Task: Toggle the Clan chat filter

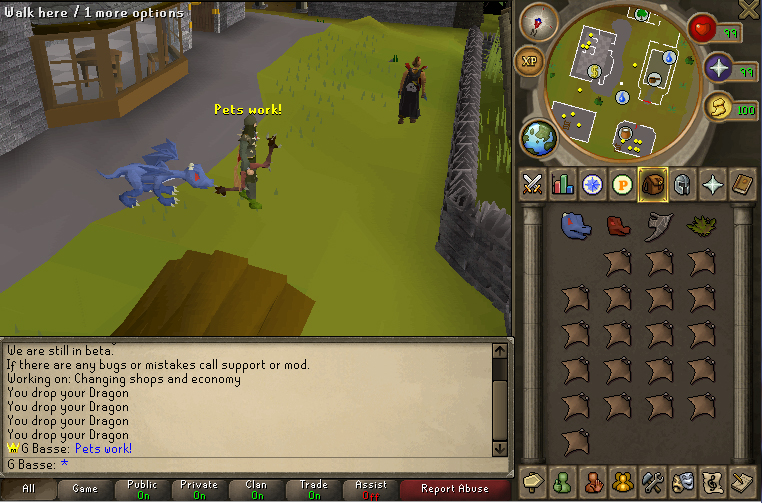Action: click(x=256, y=489)
